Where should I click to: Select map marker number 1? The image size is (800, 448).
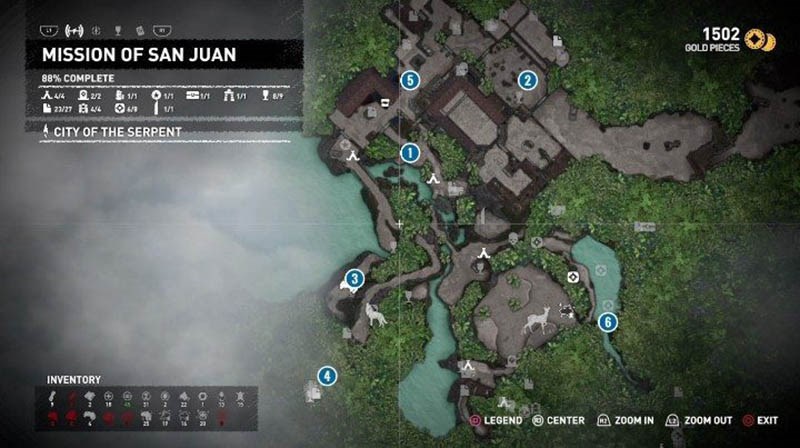(408, 152)
